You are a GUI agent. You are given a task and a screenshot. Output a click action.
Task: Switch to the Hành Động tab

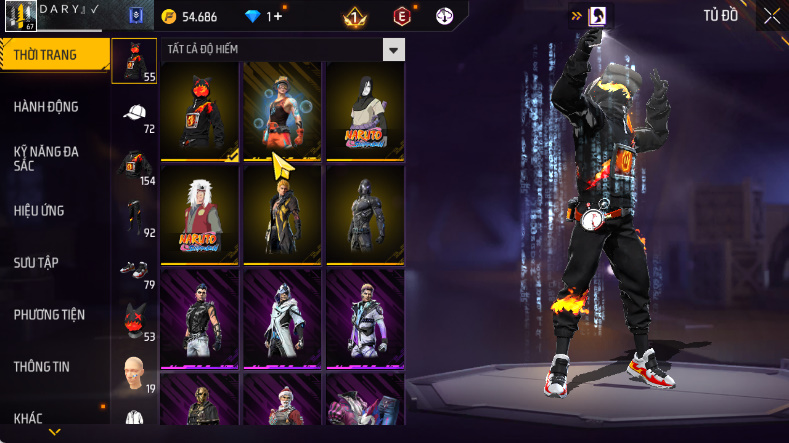click(x=47, y=107)
